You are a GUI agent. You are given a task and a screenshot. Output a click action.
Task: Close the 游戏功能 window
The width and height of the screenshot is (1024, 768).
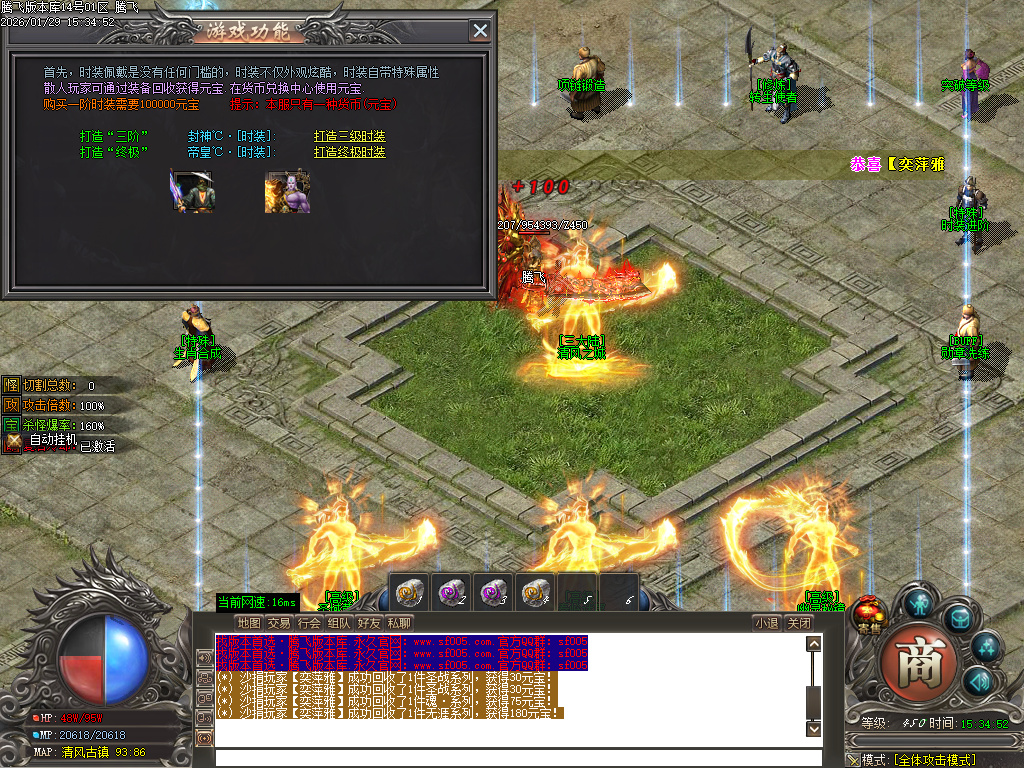pyautogui.click(x=481, y=31)
